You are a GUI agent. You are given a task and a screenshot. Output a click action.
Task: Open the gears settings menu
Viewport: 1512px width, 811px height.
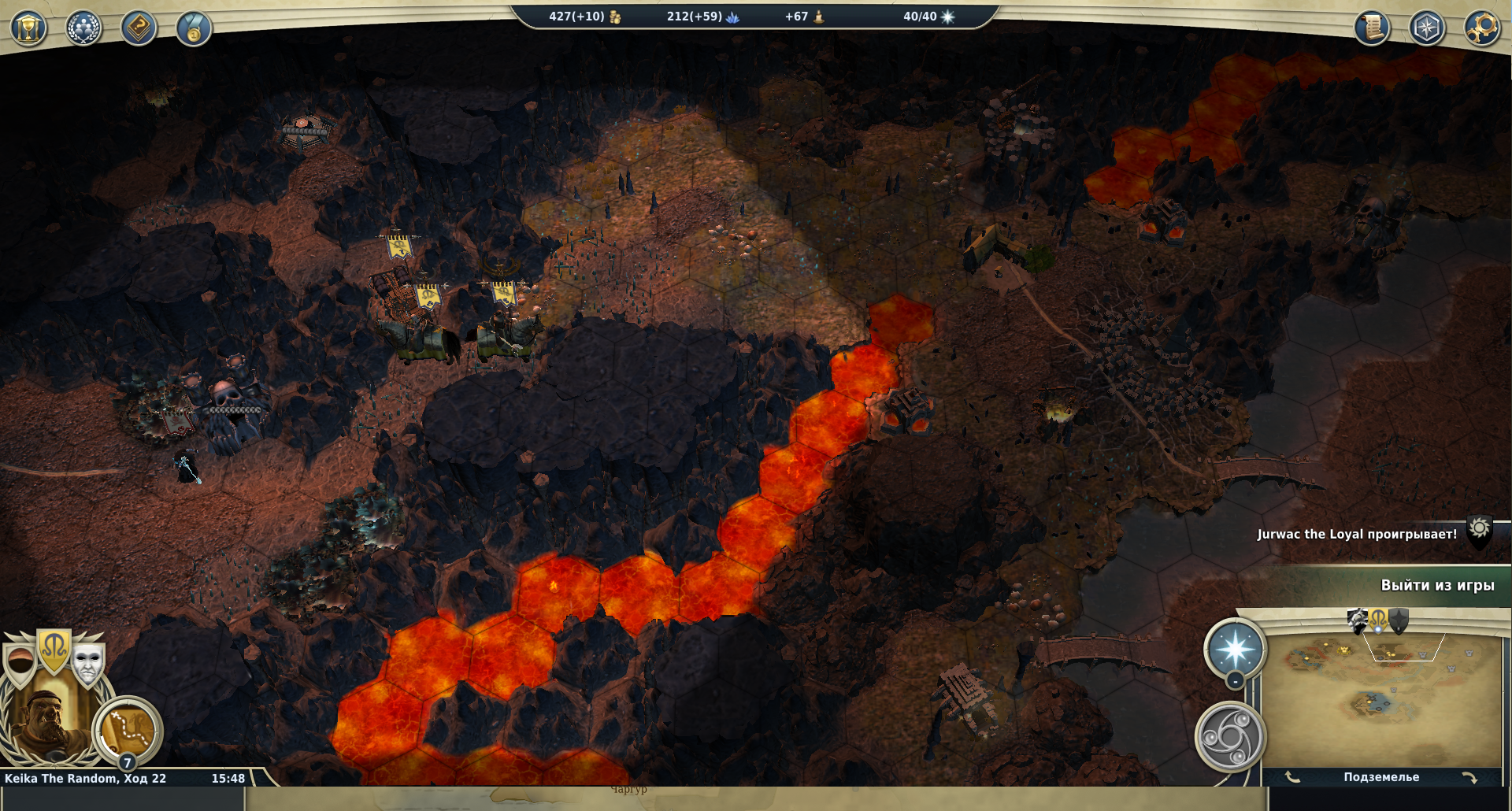click(1481, 28)
